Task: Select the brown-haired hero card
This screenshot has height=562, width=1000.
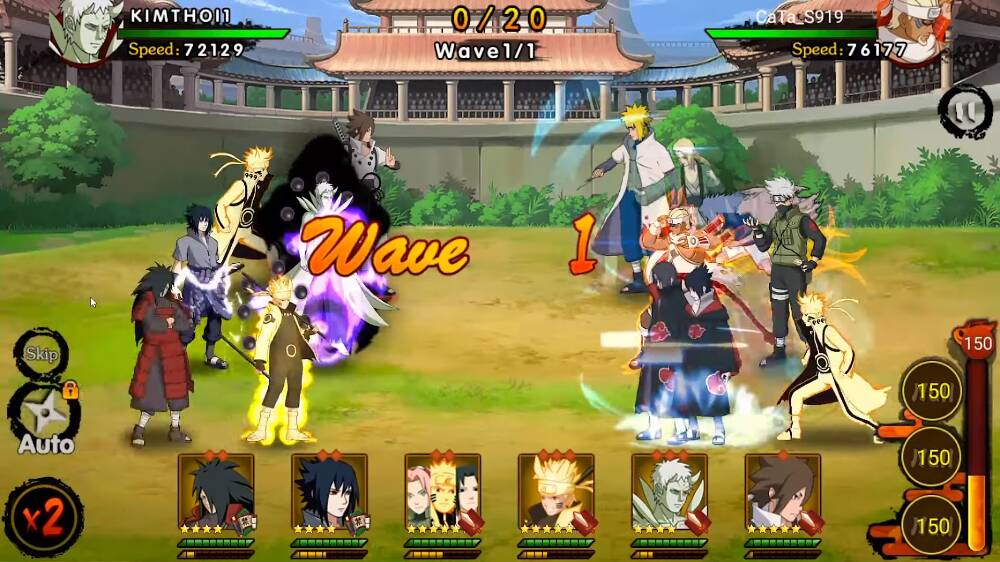Action: point(782,492)
